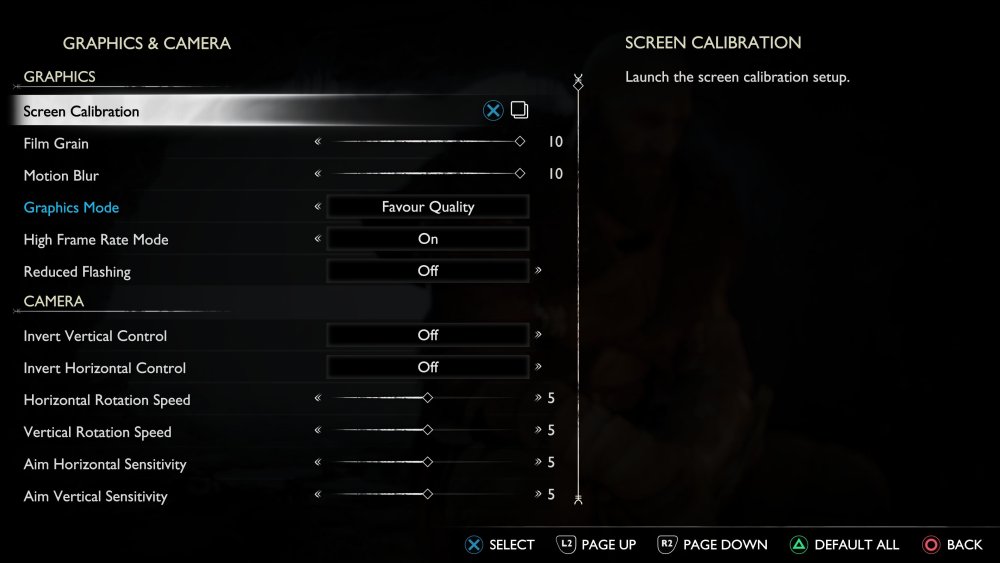Click the left arrow beside Film Grain
The image size is (1000, 563).
[318, 142]
